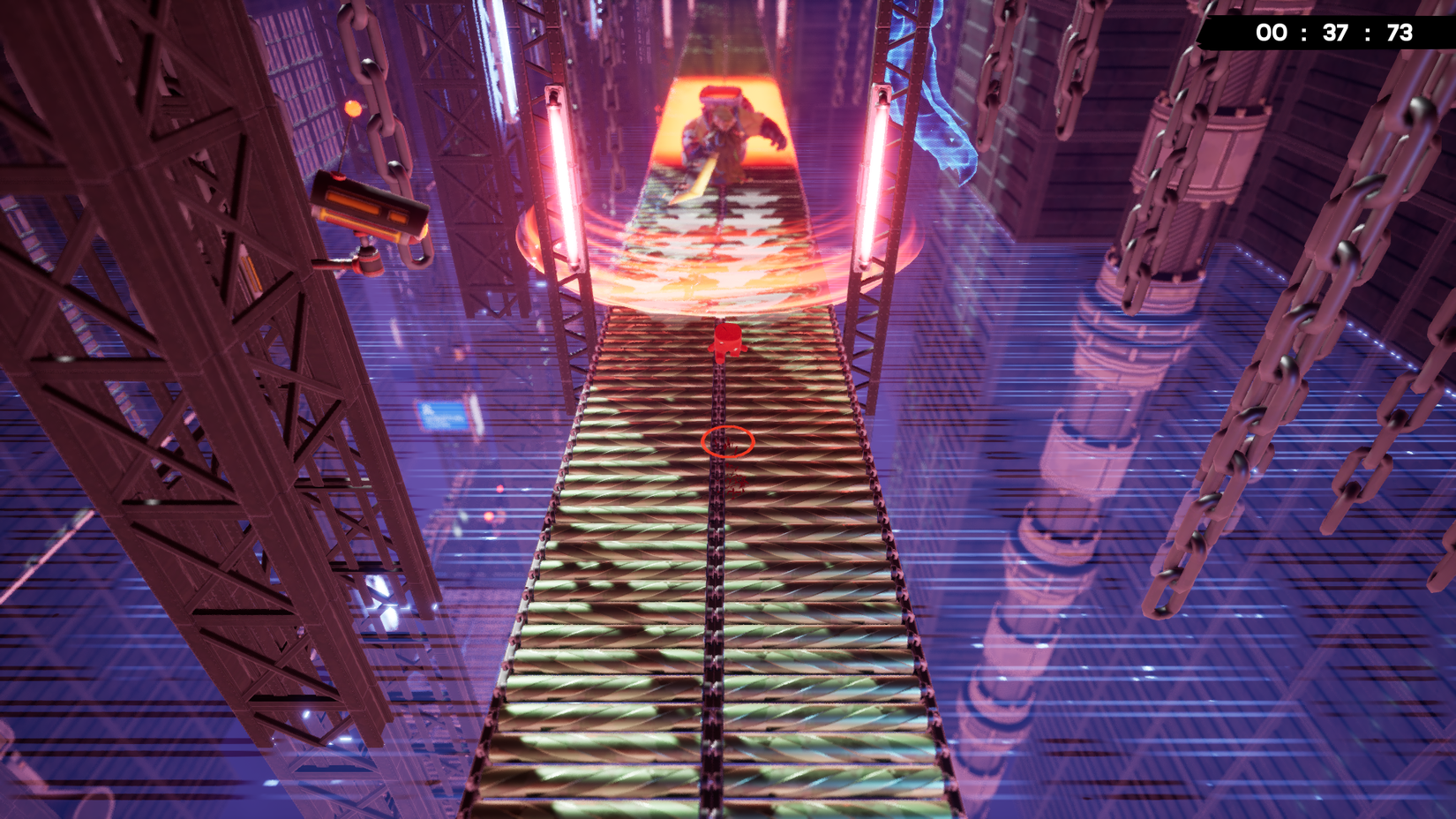The width and height of the screenshot is (1456, 819).
Task: Click the small blue sign below the left truss
Action: coord(441,417)
